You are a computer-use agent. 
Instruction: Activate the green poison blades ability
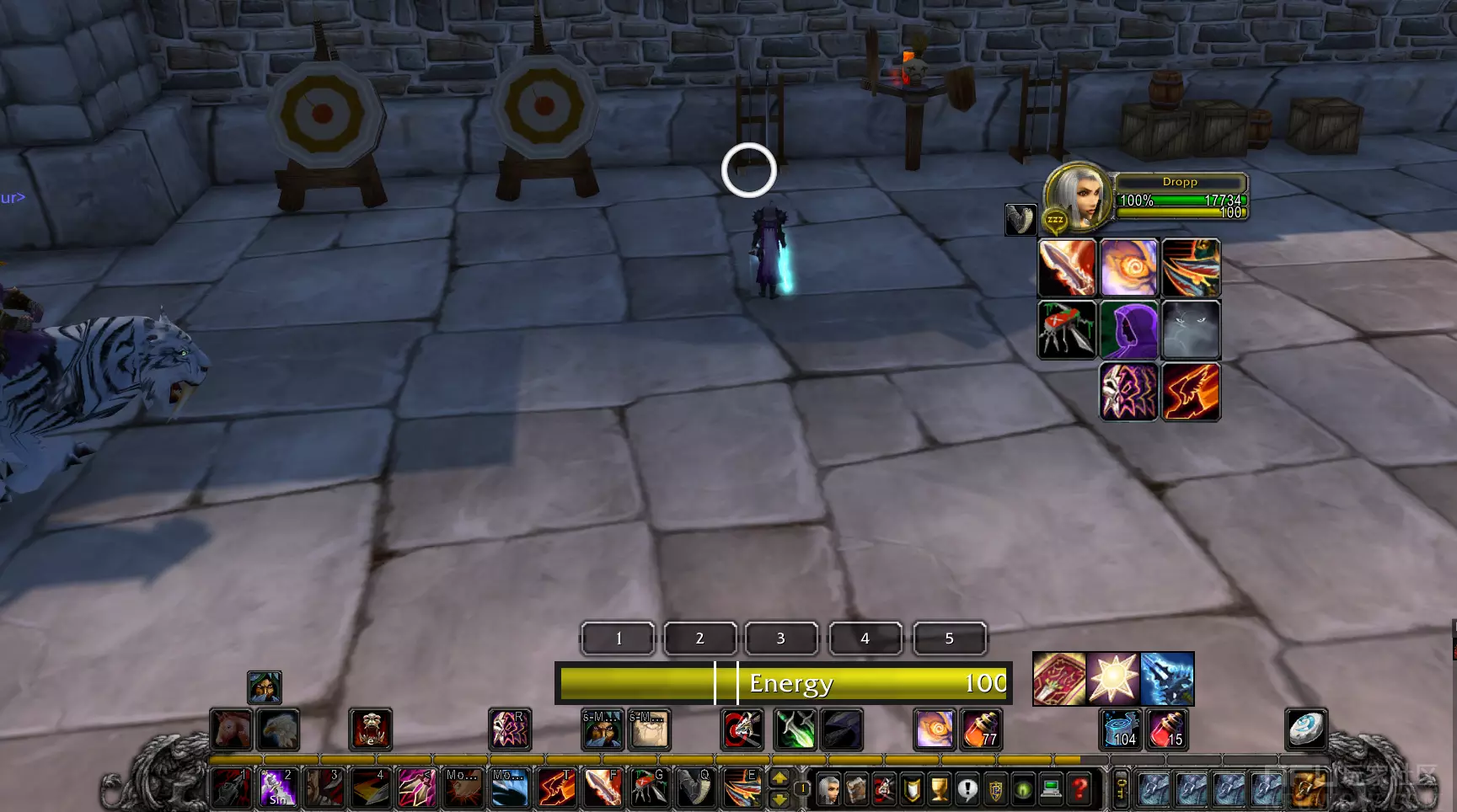[x=795, y=729]
